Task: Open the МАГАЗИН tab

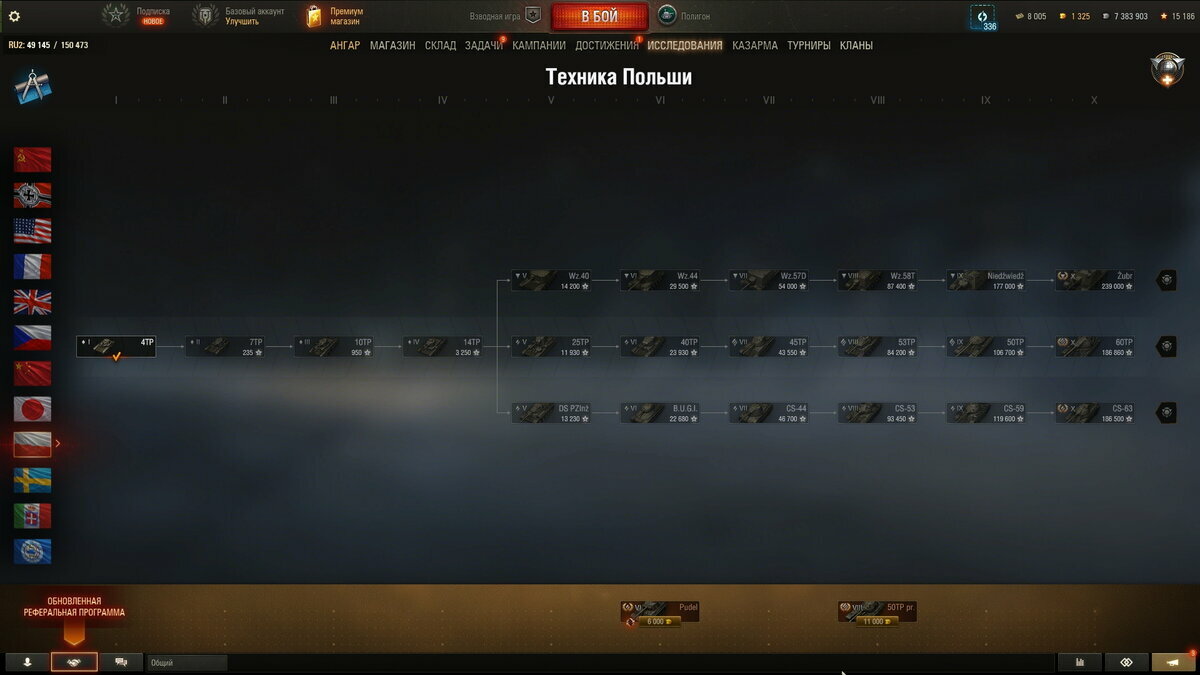Action: 392,45
